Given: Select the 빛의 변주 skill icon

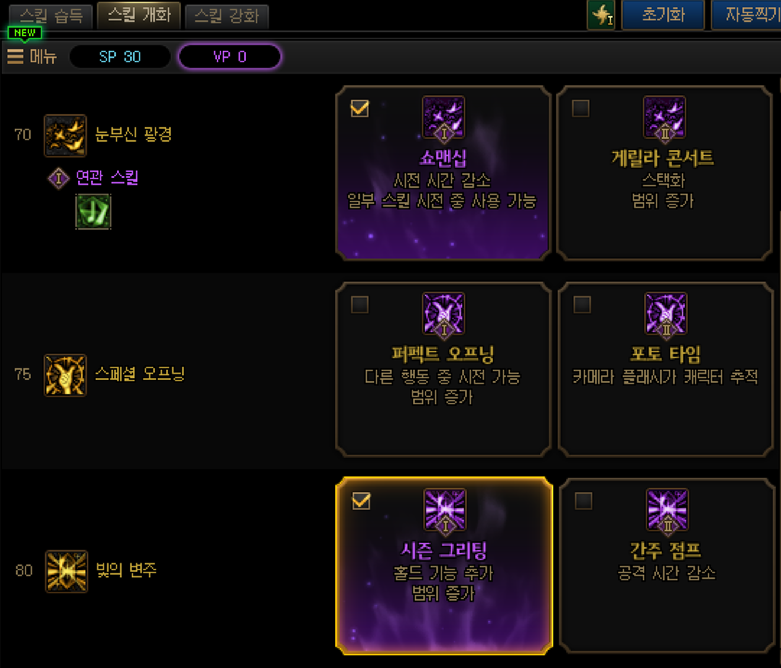Looking at the screenshot, I should pos(65,570).
